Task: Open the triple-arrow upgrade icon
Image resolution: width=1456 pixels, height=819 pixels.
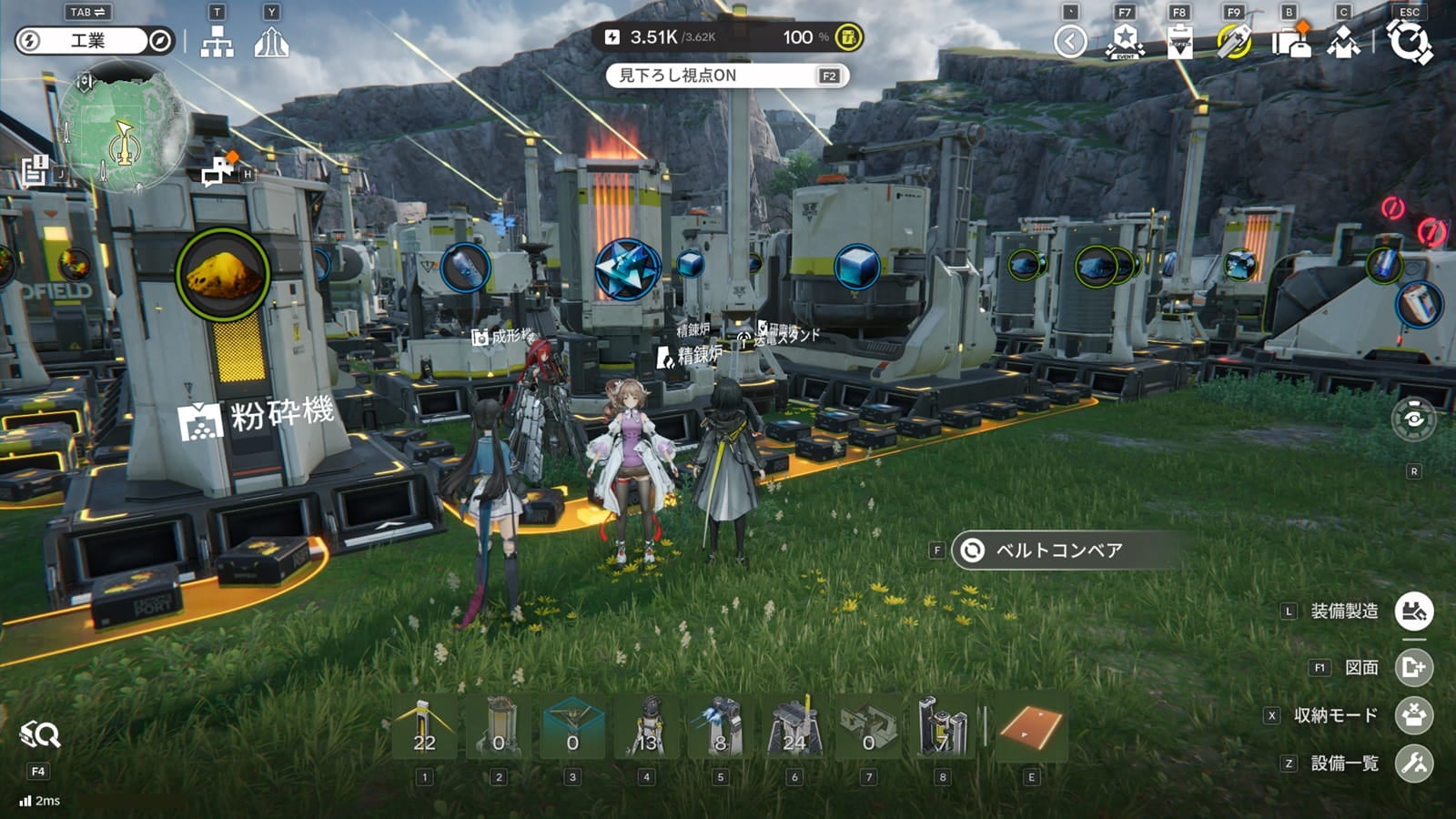Action: pyautogui.click(x=271, y=42)
